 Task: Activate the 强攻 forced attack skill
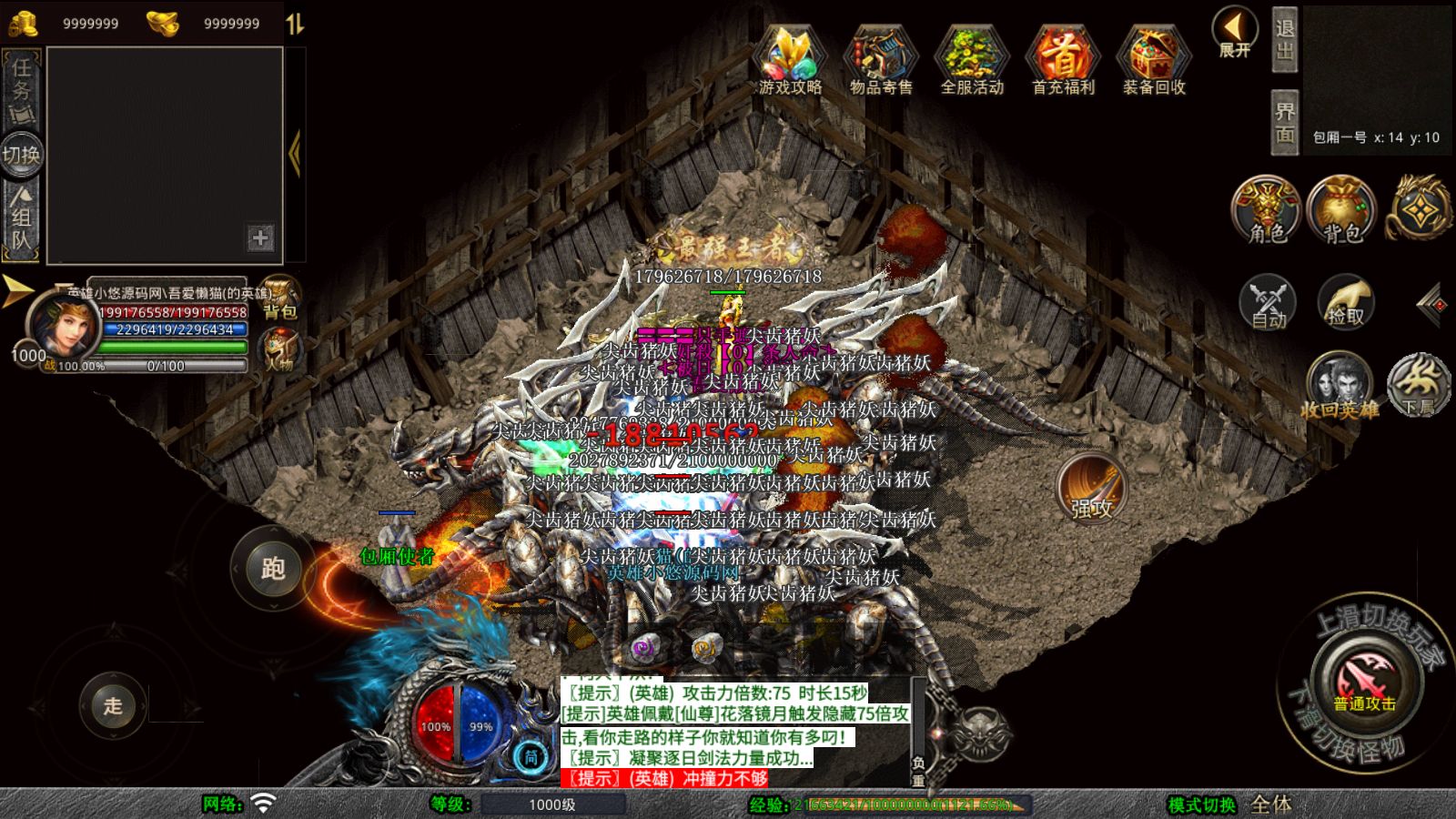[x=1092, y=489]
